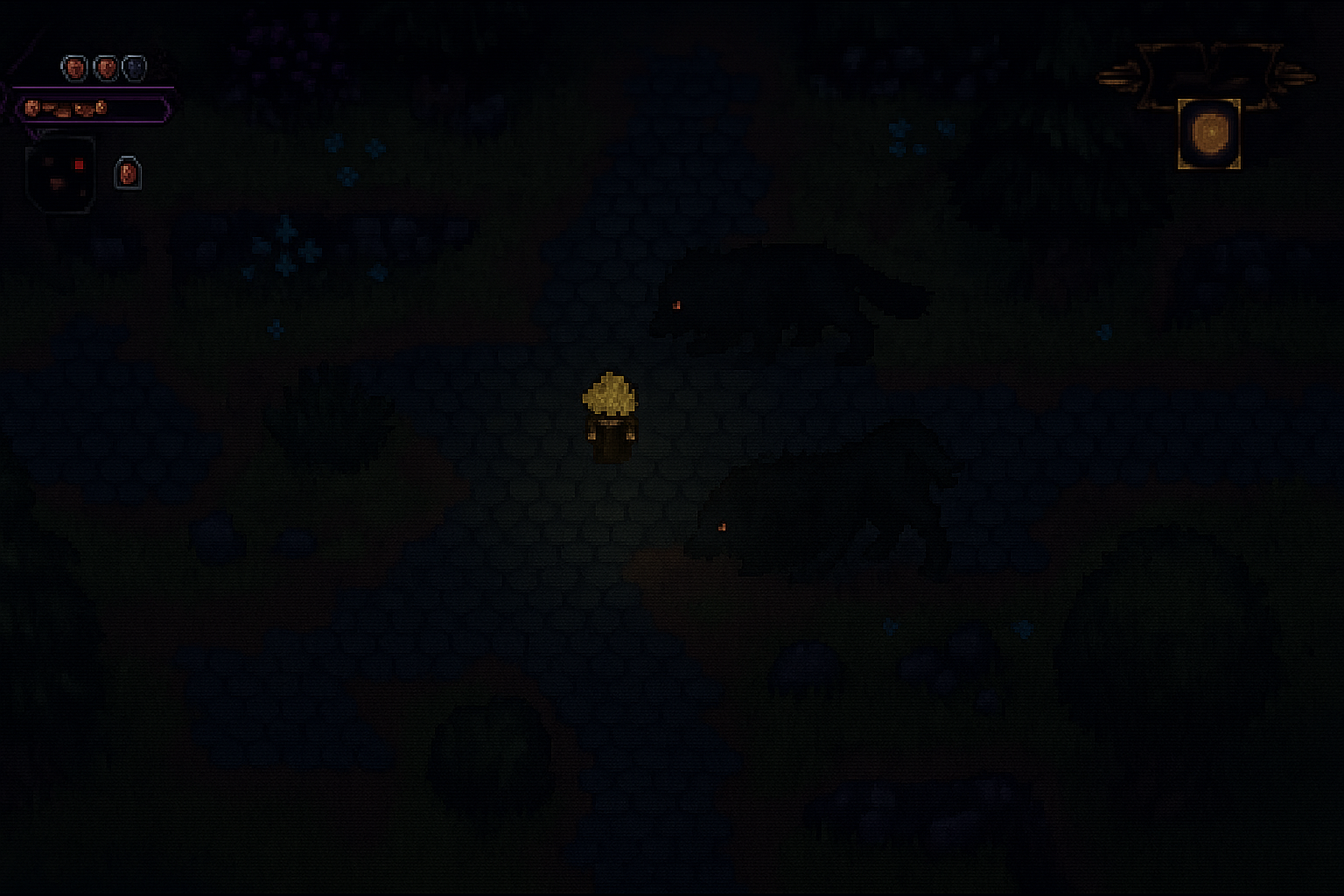Image resolution: width=1344 pixels, height=896 pixels.
Task: Click the character portrait panel top-left
Action: click(x=61, y=175)
